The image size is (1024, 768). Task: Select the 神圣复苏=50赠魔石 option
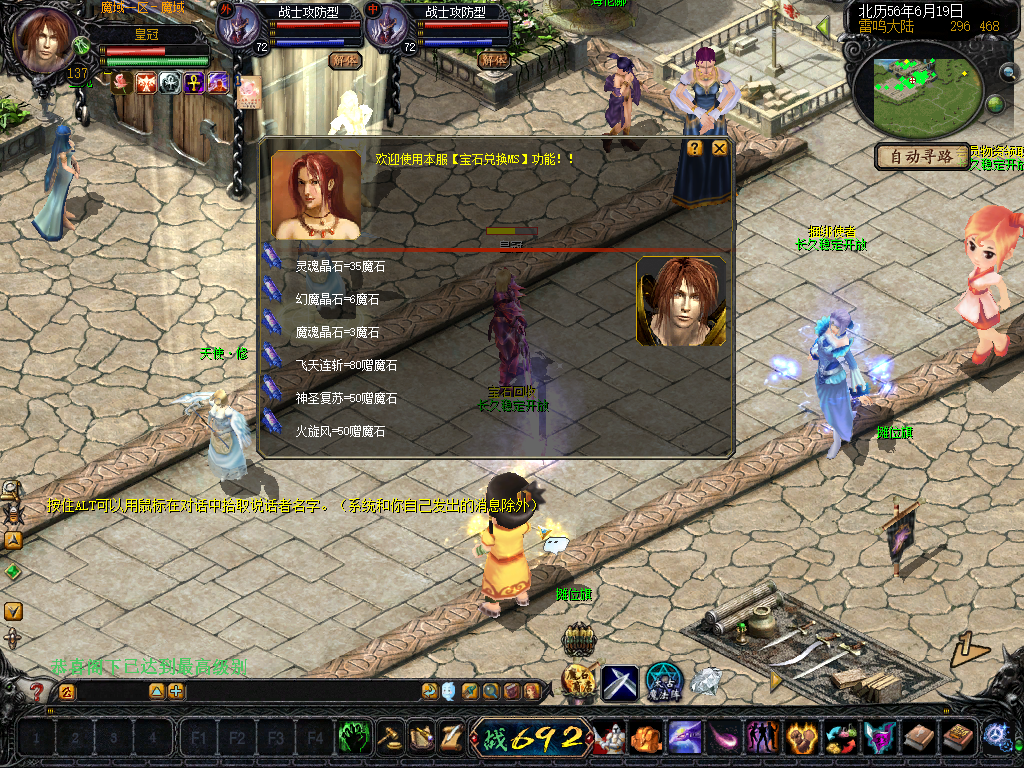(345, 399)
